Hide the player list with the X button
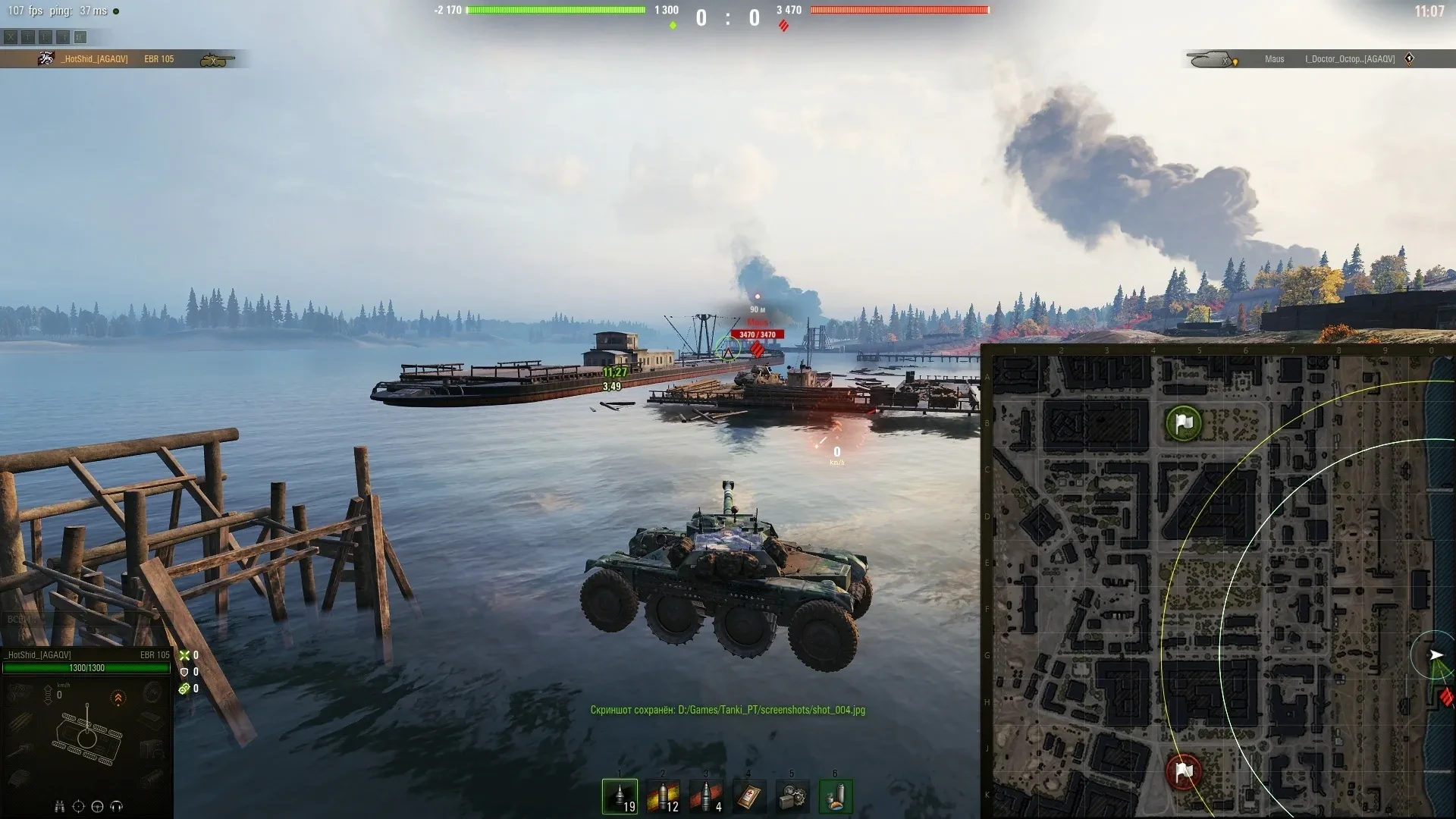1456x819 pixels. pos(11,37)
